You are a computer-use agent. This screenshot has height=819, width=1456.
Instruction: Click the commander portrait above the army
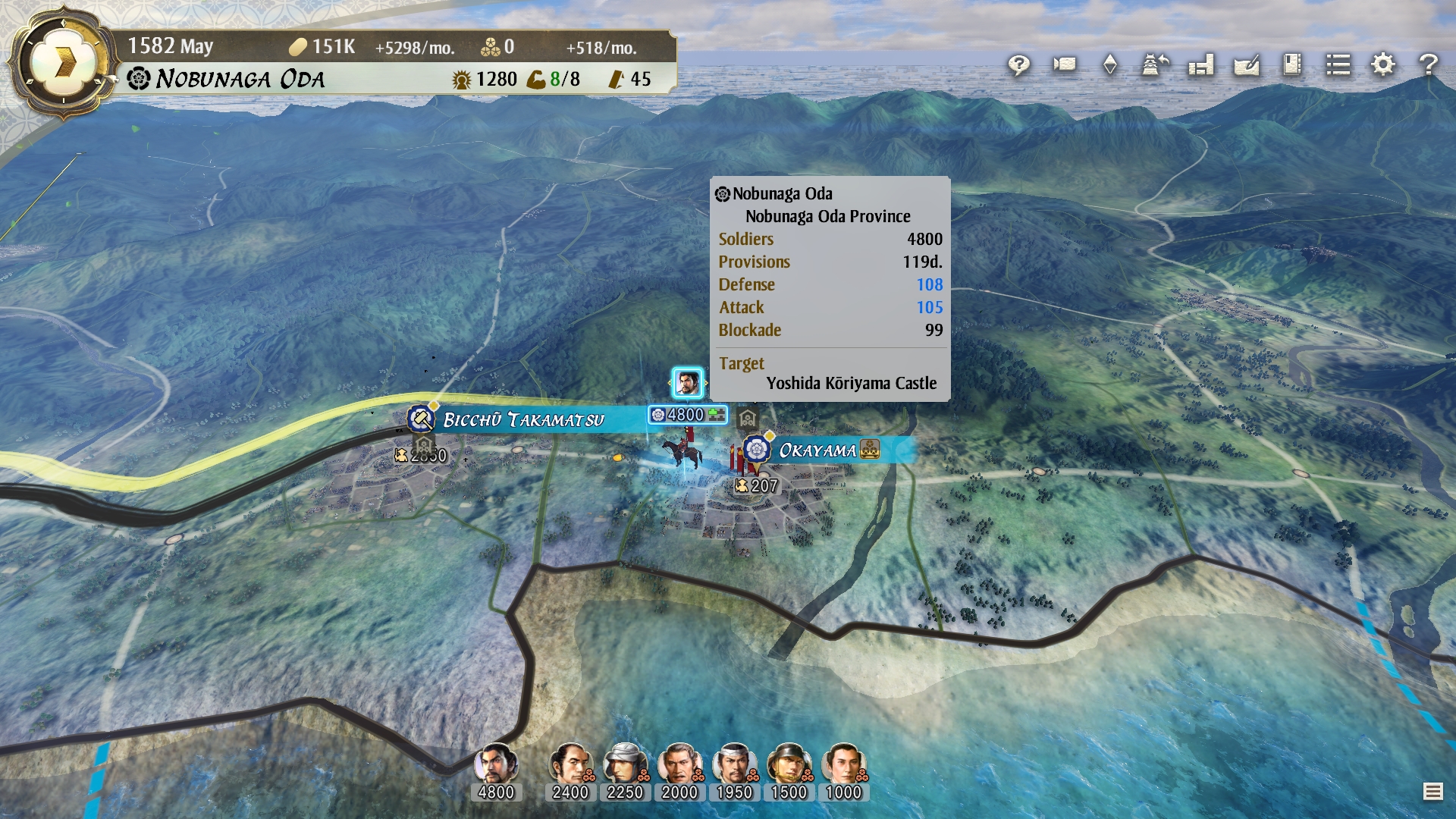(687, 383)
